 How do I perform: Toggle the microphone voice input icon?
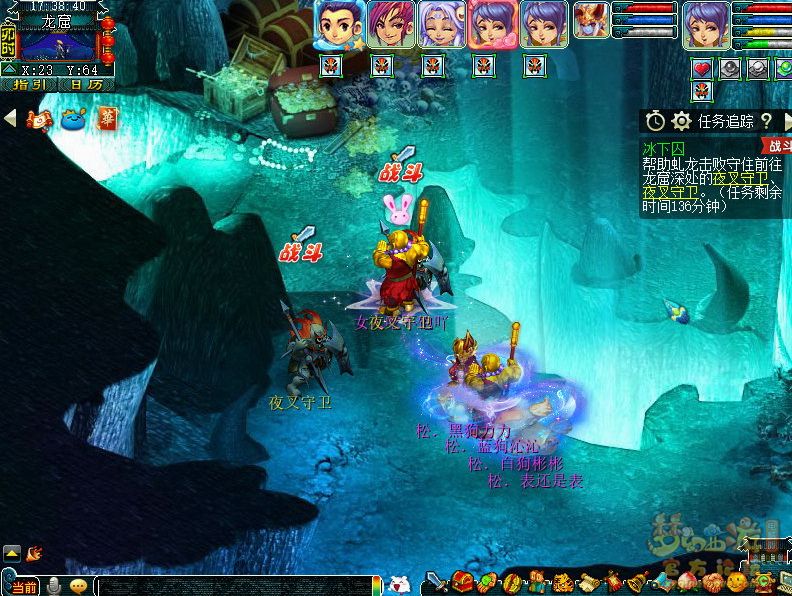coord(54,586)
